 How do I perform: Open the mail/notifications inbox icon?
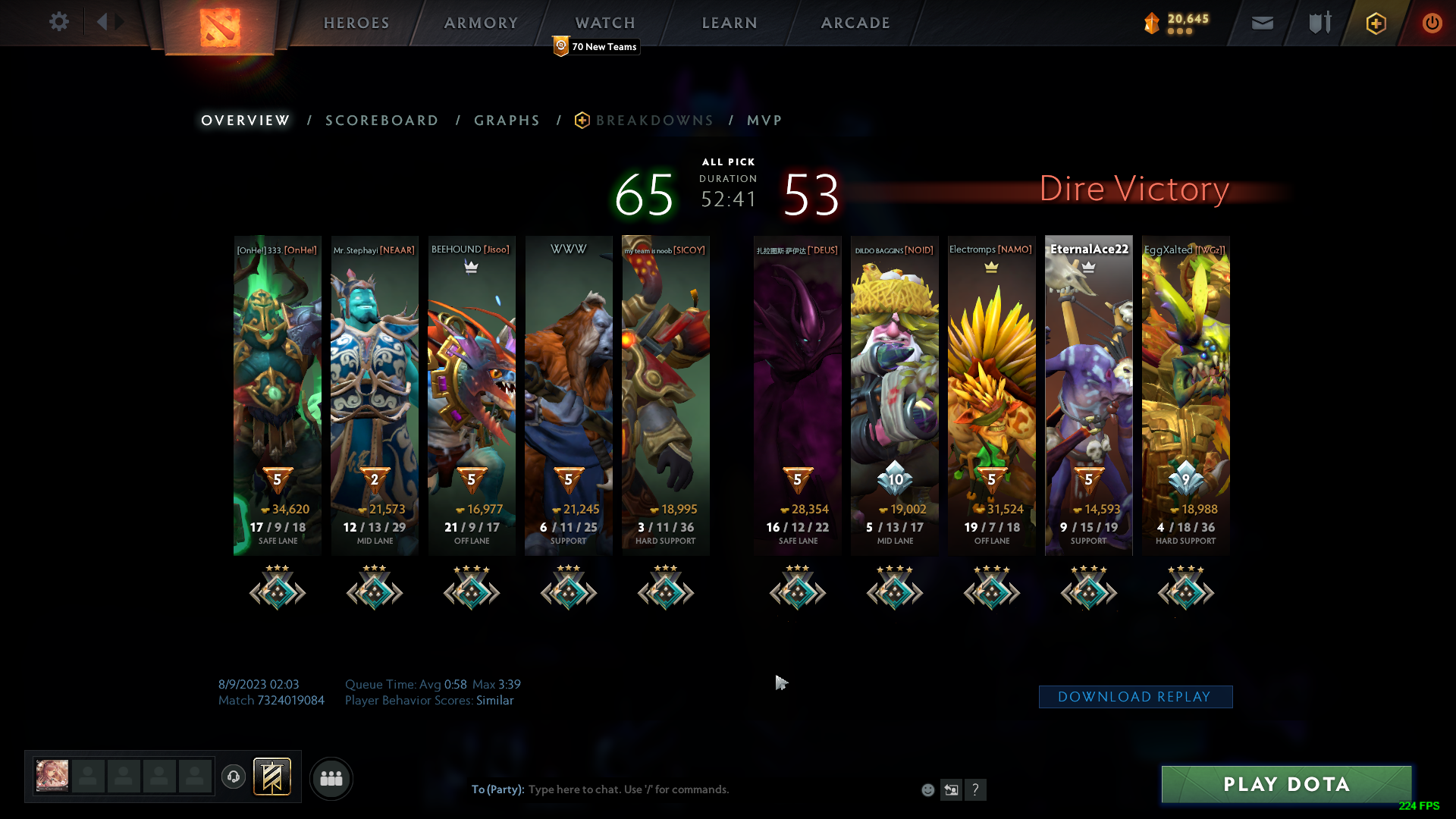coord(1261,23)
